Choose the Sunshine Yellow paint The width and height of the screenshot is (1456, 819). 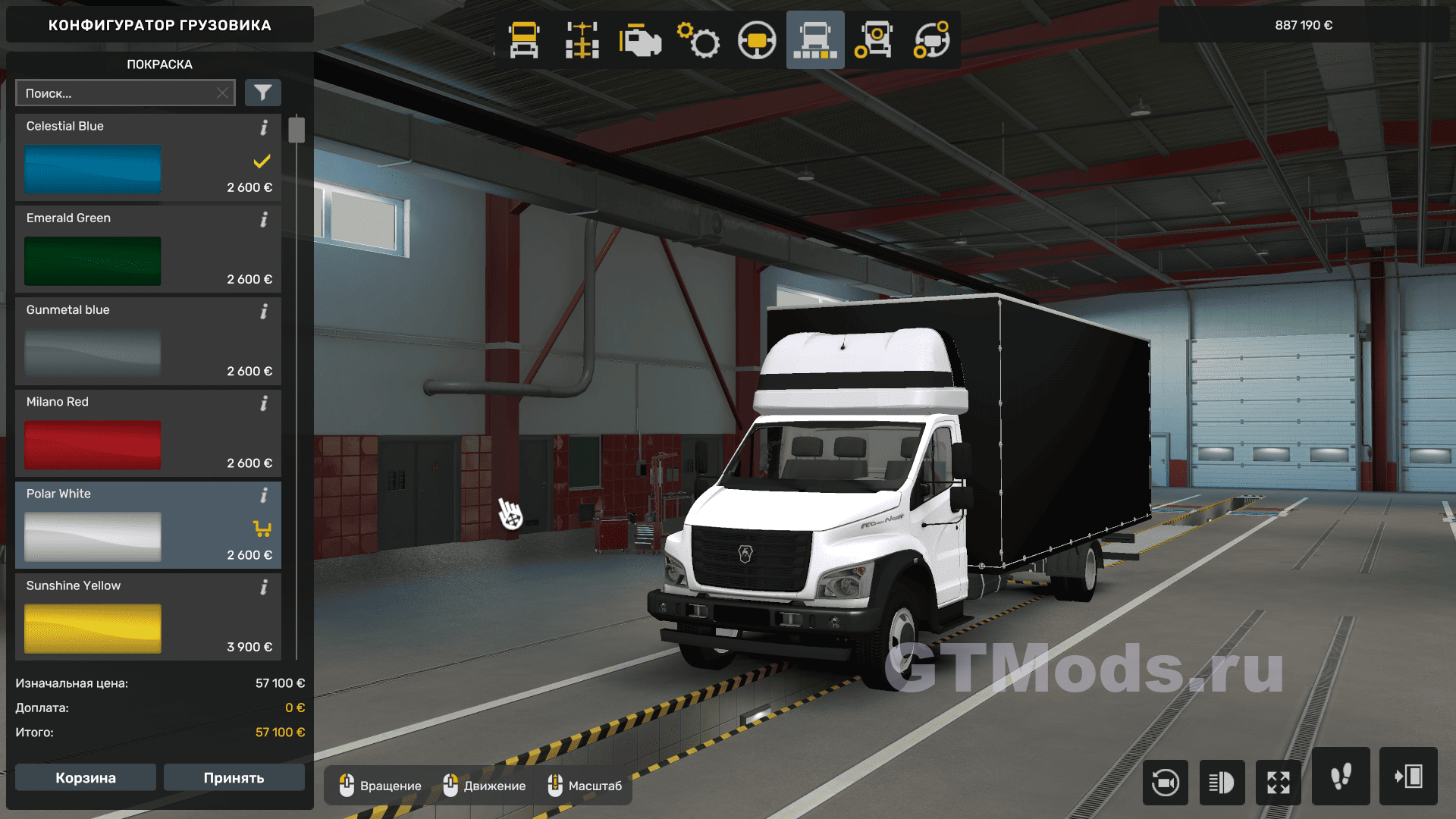point(93,629)
